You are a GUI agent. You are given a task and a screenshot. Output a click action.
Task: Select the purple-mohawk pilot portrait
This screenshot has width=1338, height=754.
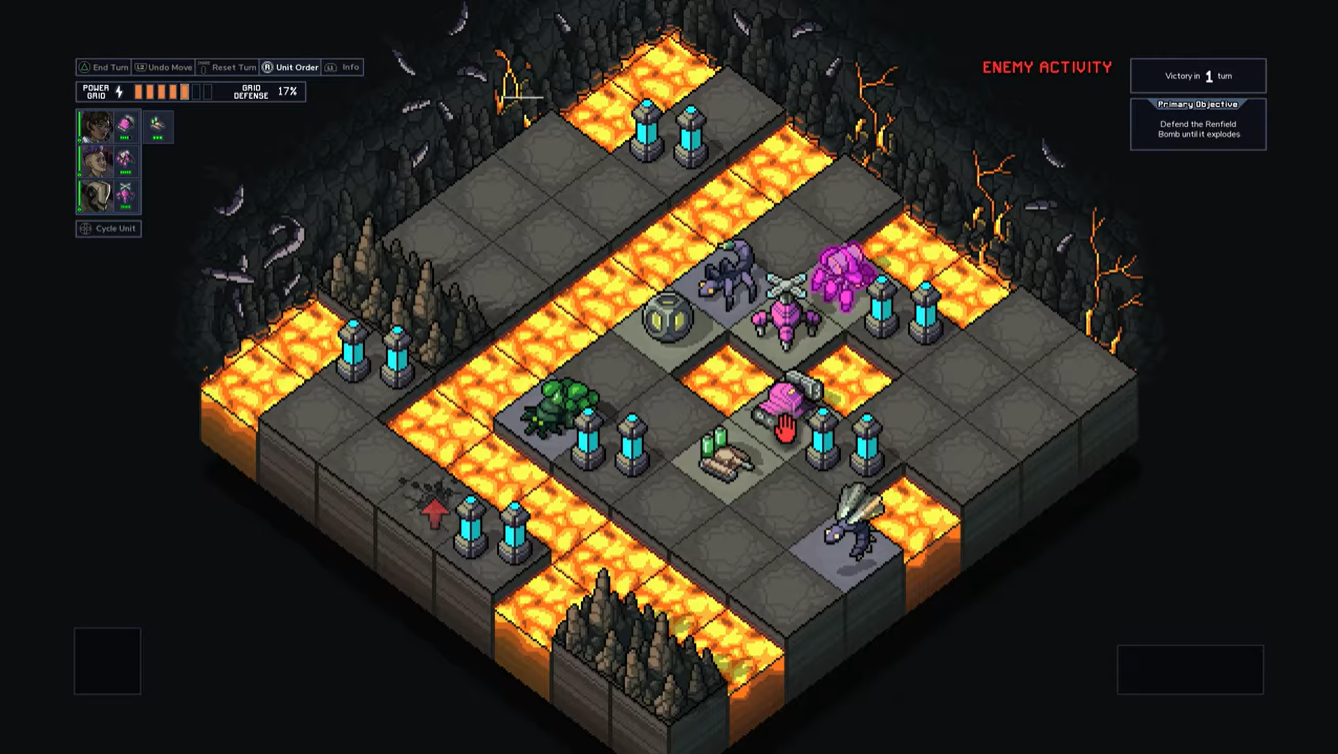(97, 161)
